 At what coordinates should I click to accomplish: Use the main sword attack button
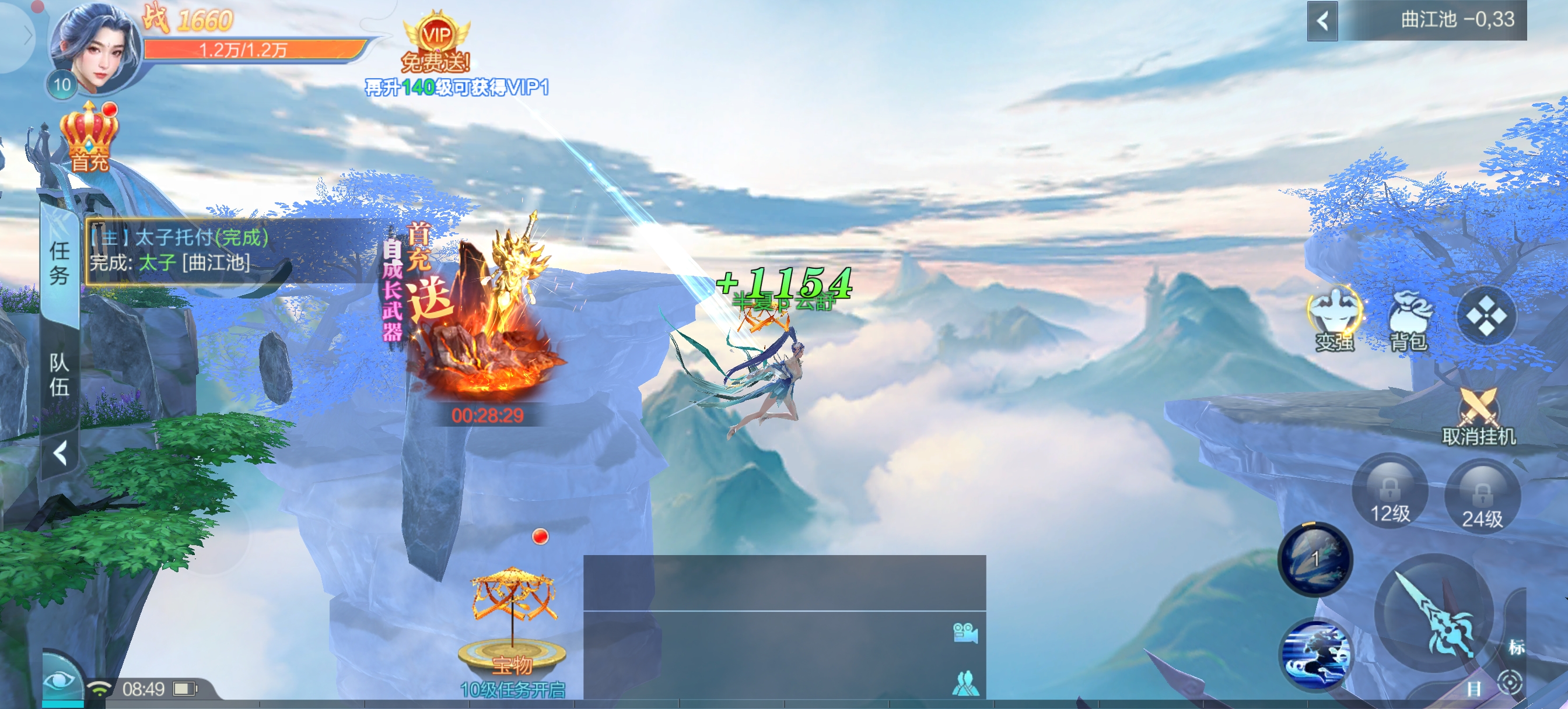(1434, 615)
